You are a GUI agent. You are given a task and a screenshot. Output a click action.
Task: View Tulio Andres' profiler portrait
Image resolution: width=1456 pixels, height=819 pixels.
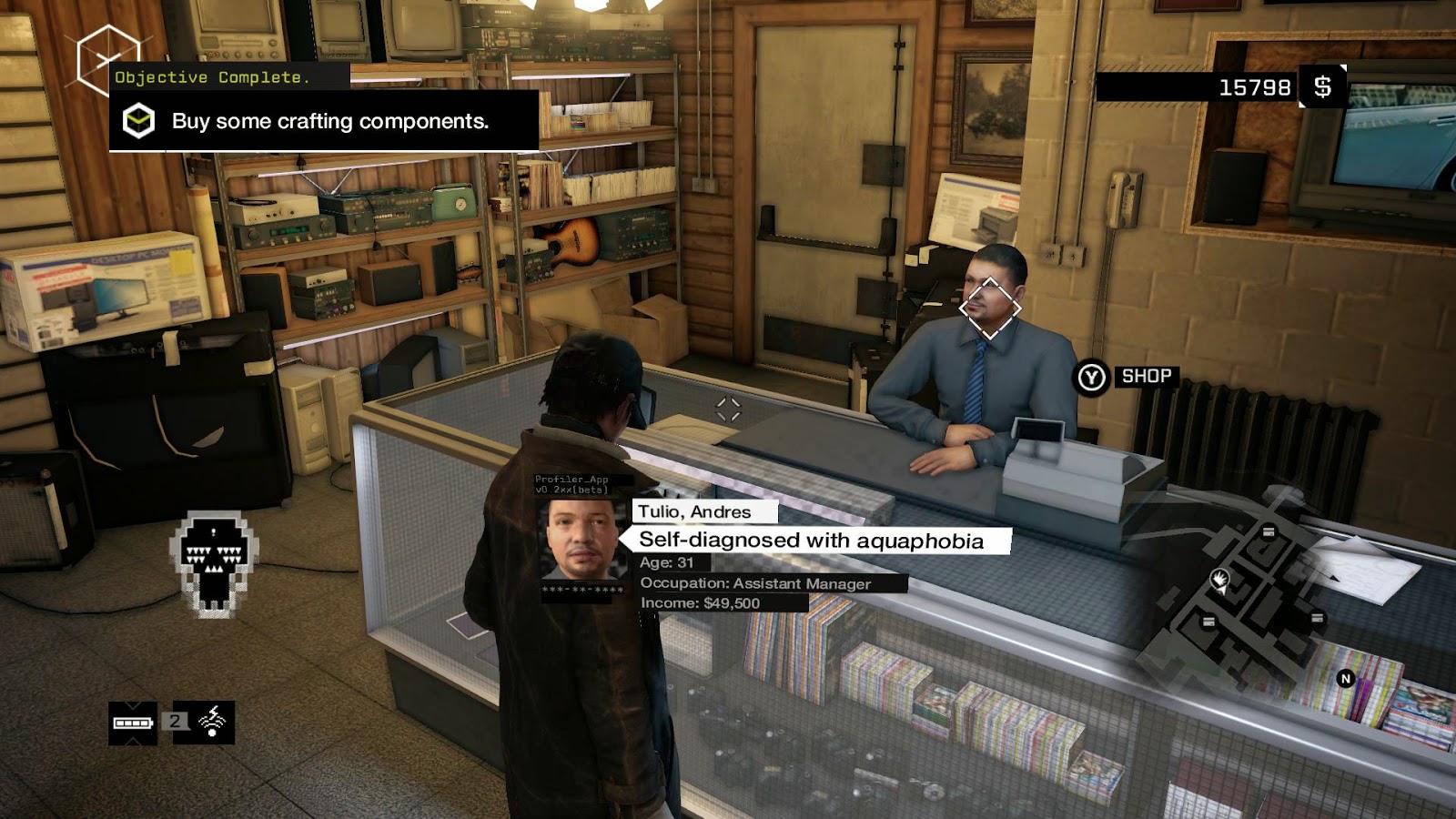[583, 541]
